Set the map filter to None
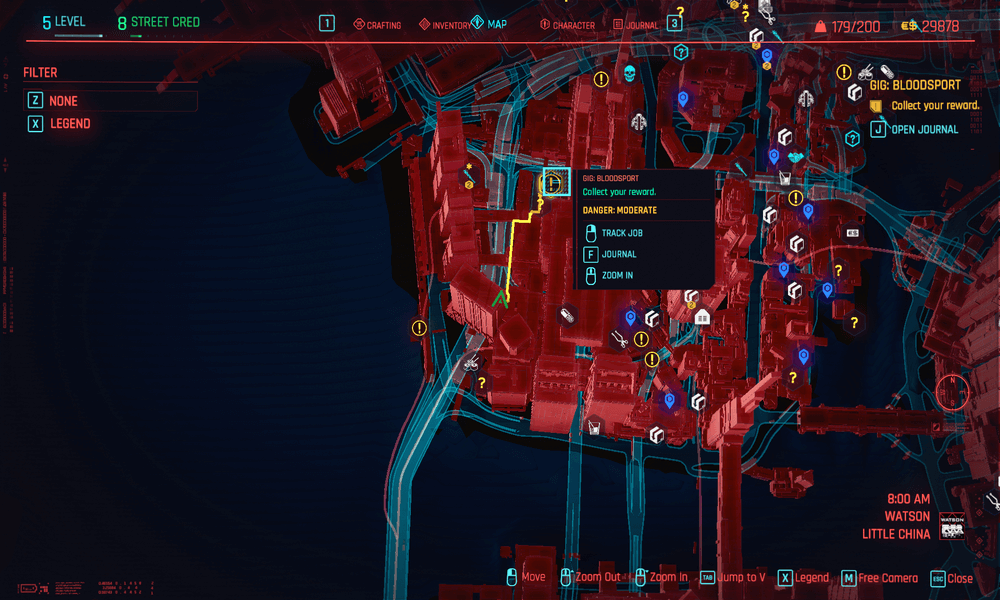Screen dimensions: 1000x600 64,101
